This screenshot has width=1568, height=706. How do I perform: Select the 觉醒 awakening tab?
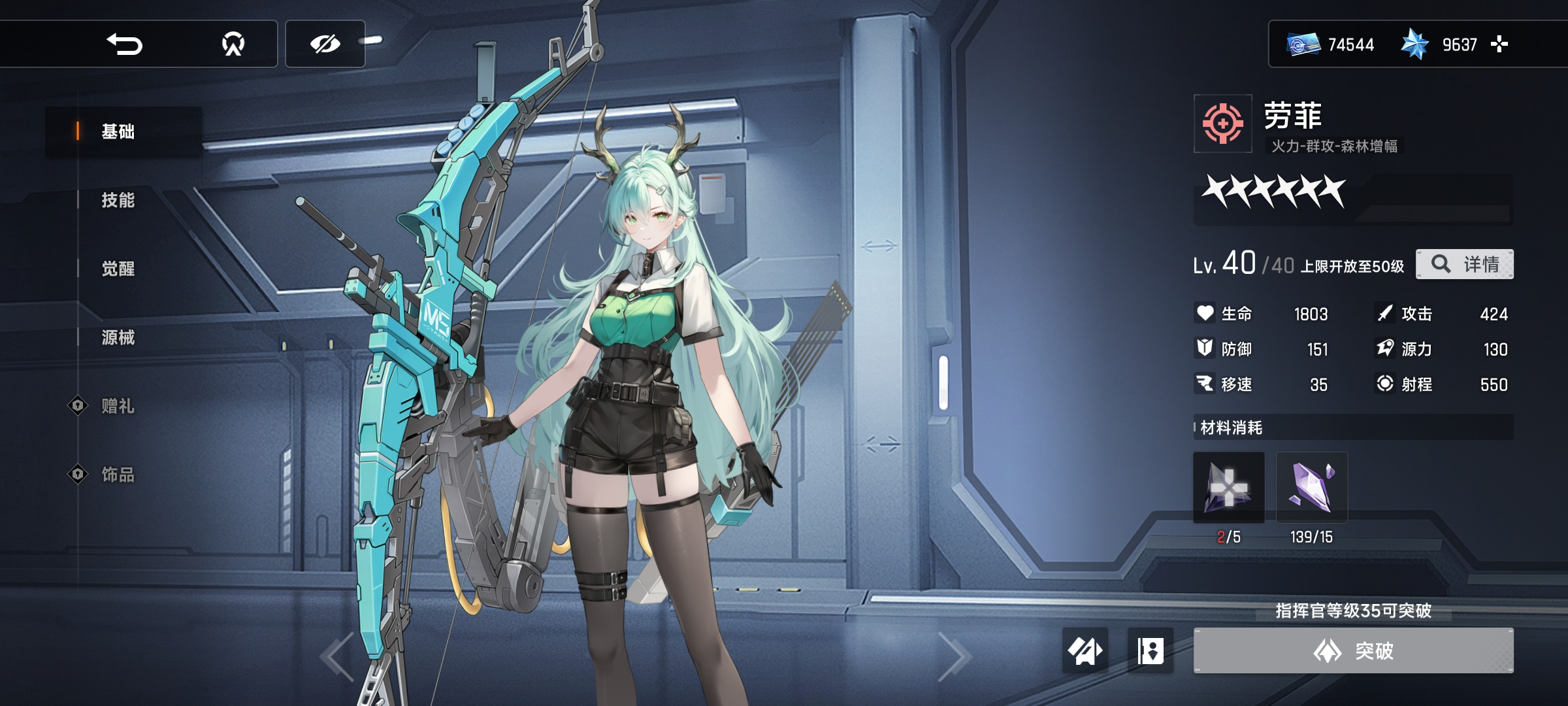118,269
